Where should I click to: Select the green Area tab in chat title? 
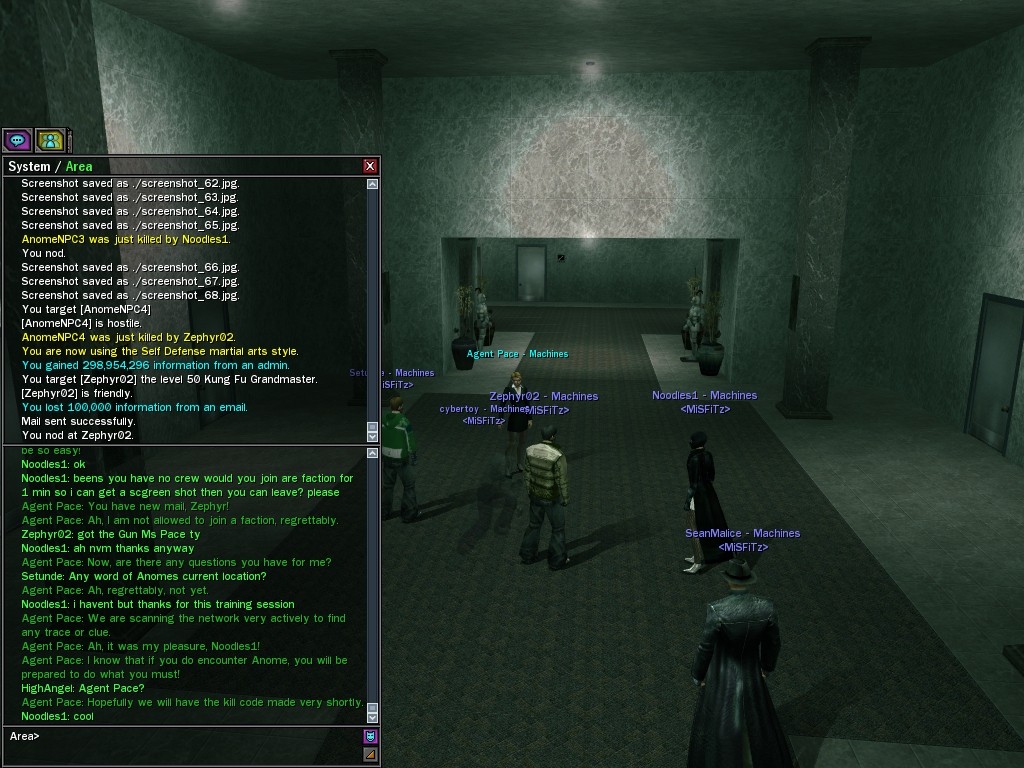point(79,167)
